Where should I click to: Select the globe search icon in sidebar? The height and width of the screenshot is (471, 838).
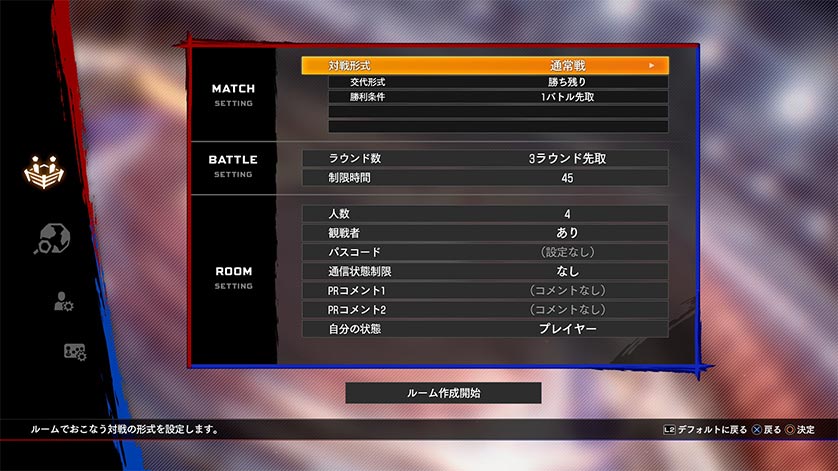[52, 238]
